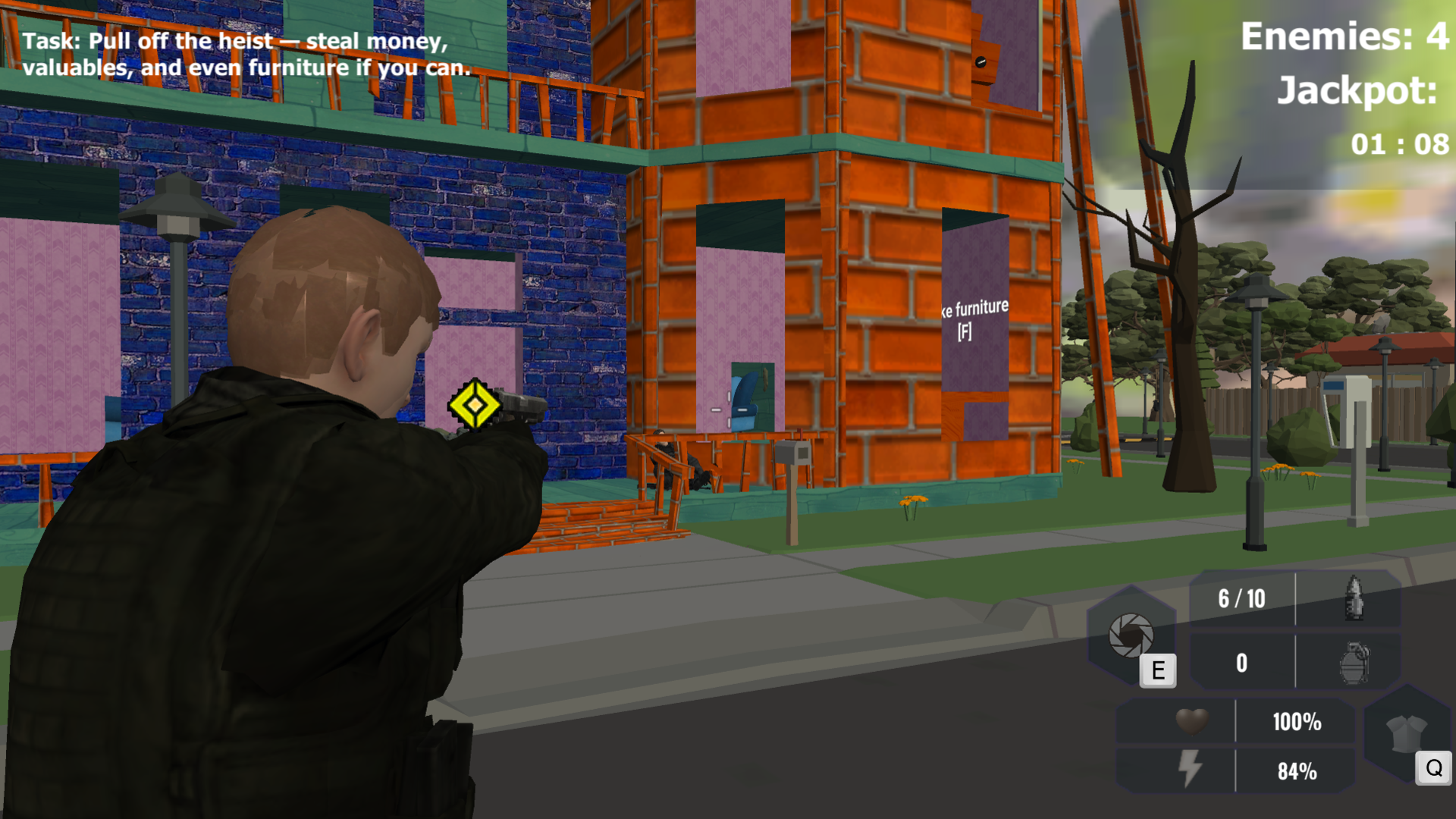Select the lightning stamina icon

[1192, 771]
